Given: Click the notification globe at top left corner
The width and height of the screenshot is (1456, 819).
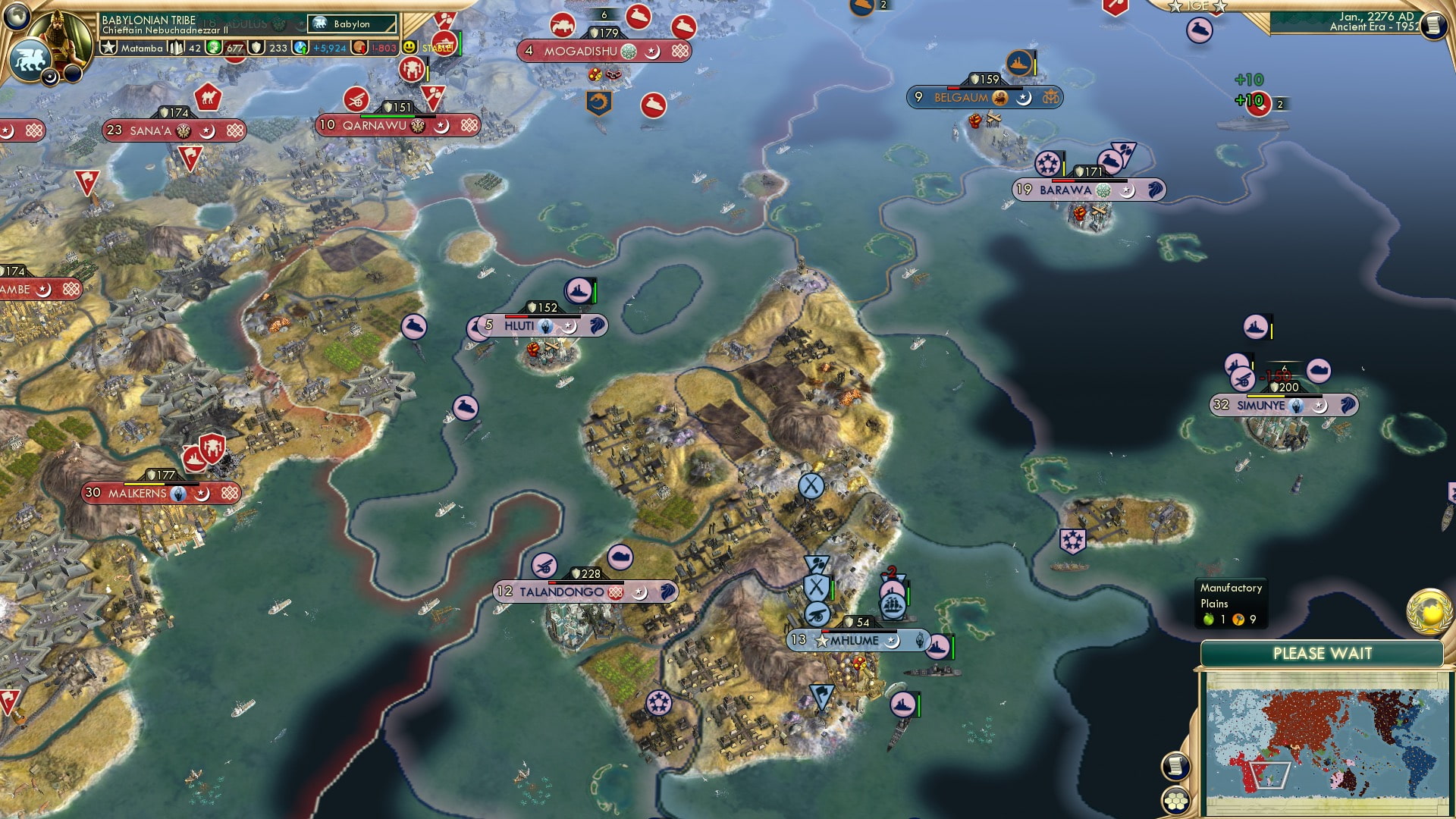Looking at the screenshot, I should tap(15, 17).
